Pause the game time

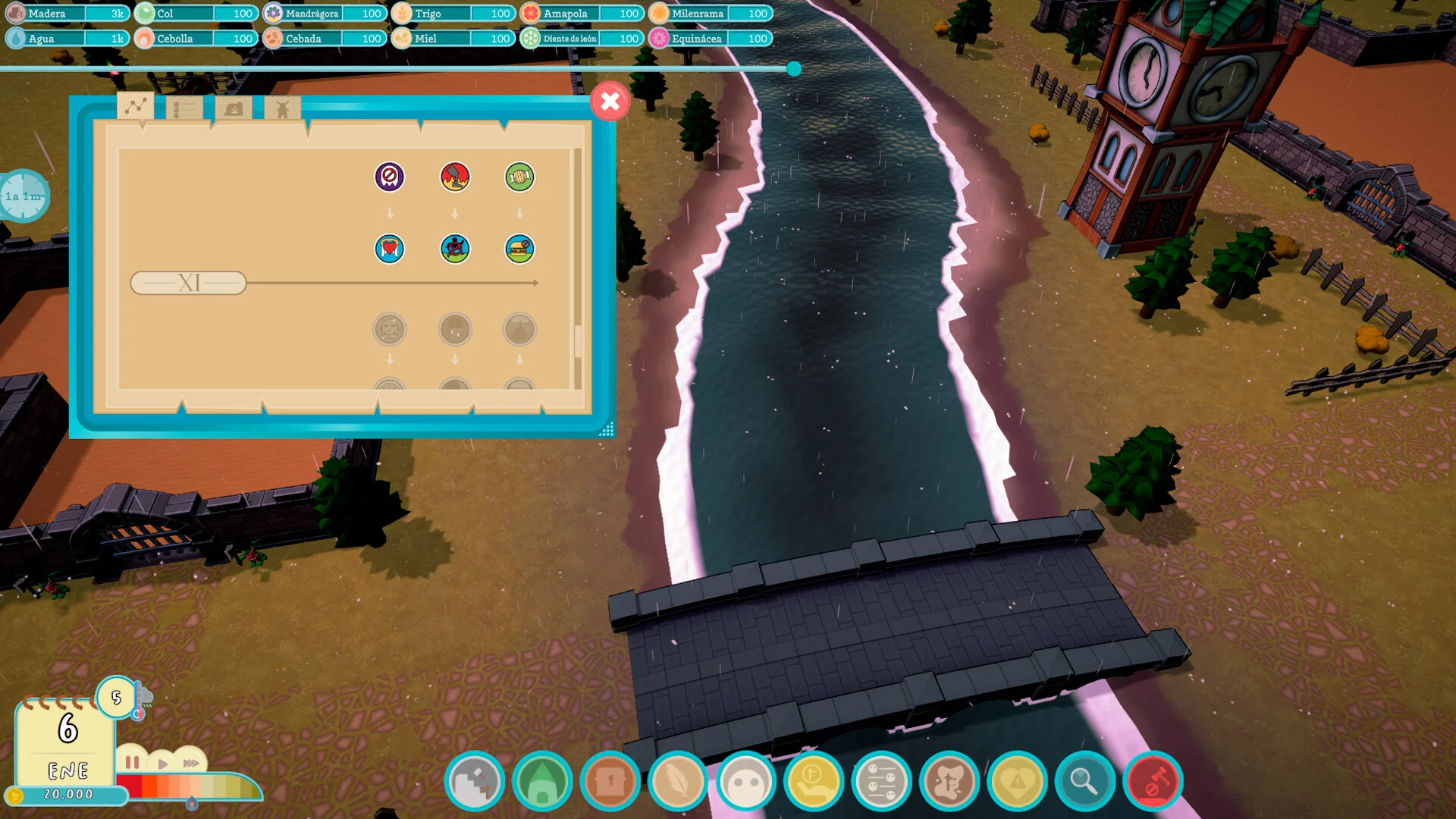[x=132, y=762]
